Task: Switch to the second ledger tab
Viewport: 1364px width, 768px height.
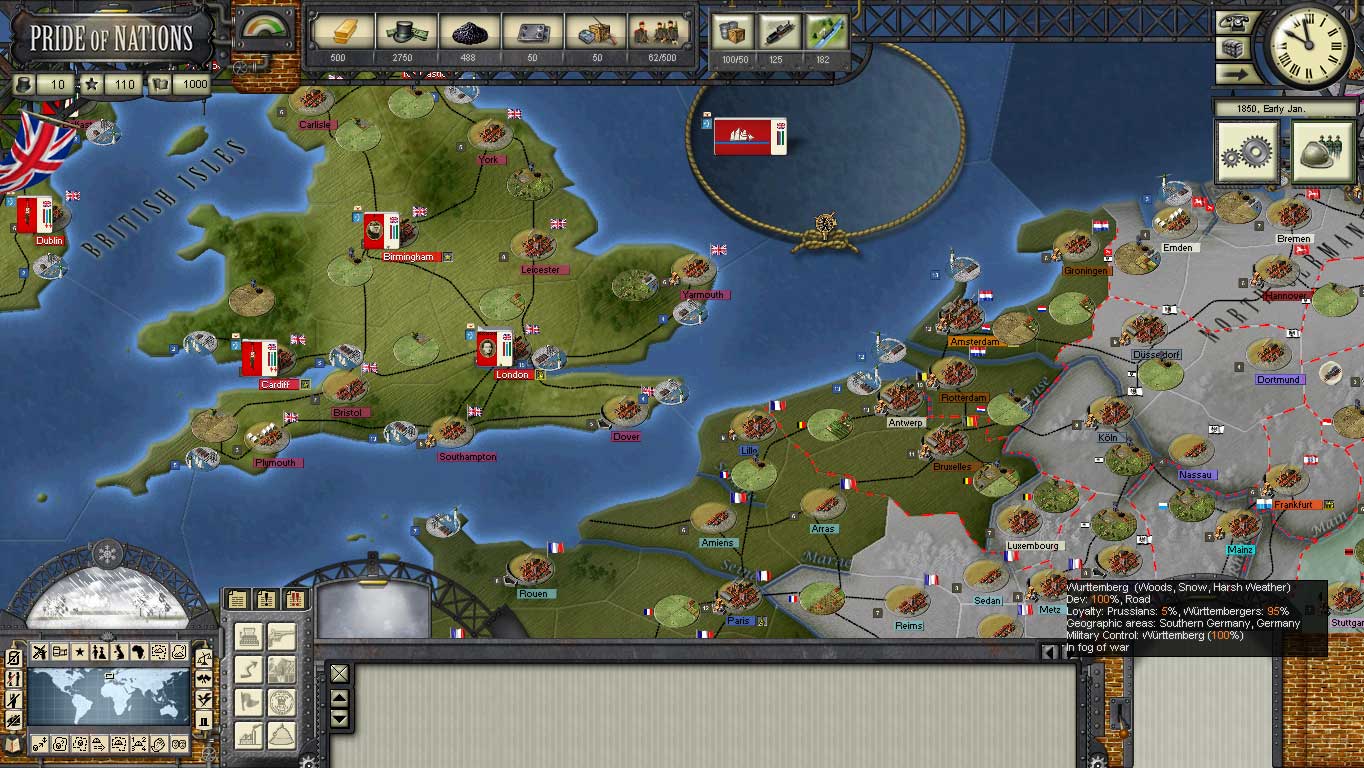Action: (265, 600)
